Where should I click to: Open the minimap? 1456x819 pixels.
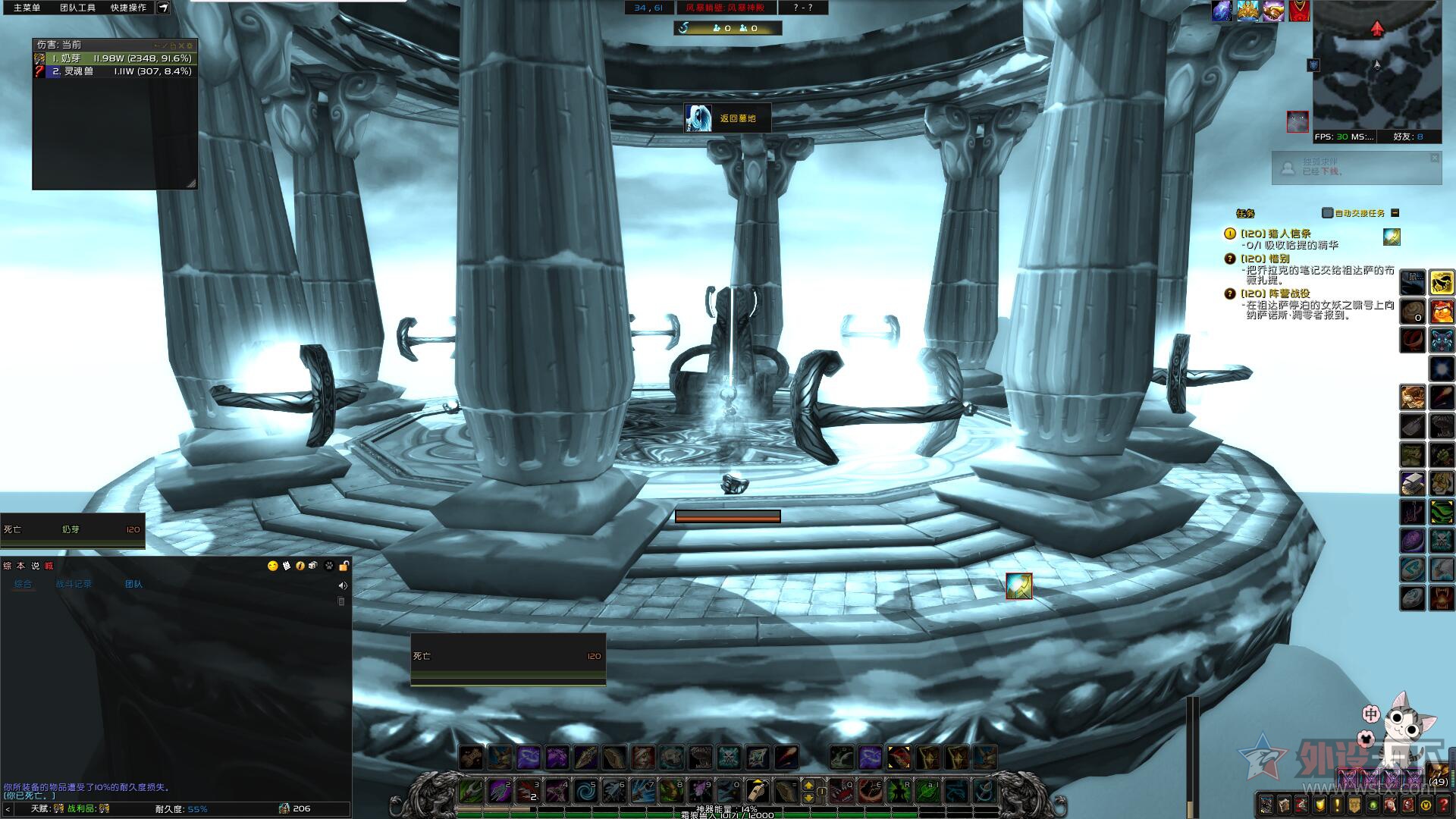1377,64
